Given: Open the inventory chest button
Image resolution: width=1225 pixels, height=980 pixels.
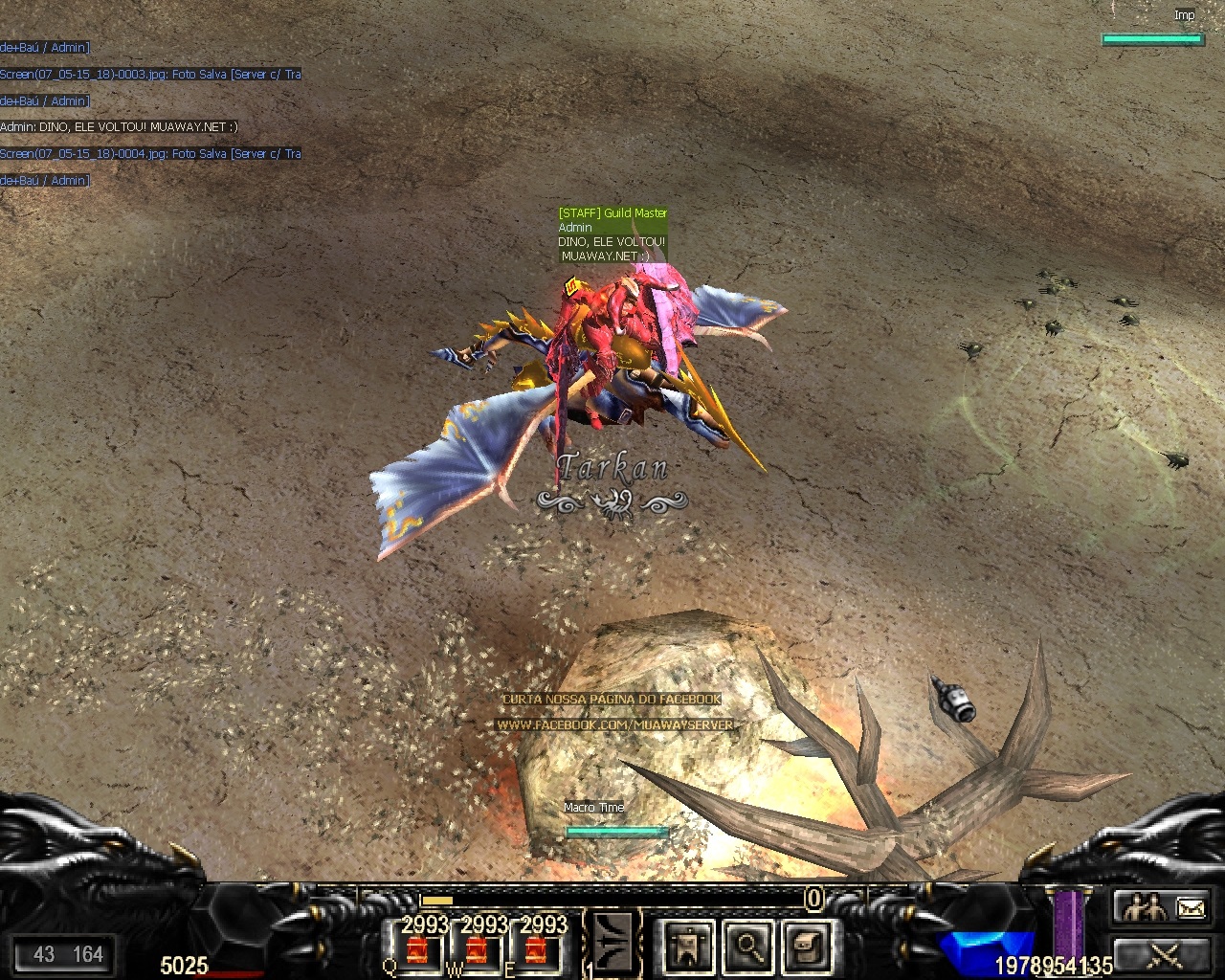Looking at the screenshot, I should click(x=807, y=947).
